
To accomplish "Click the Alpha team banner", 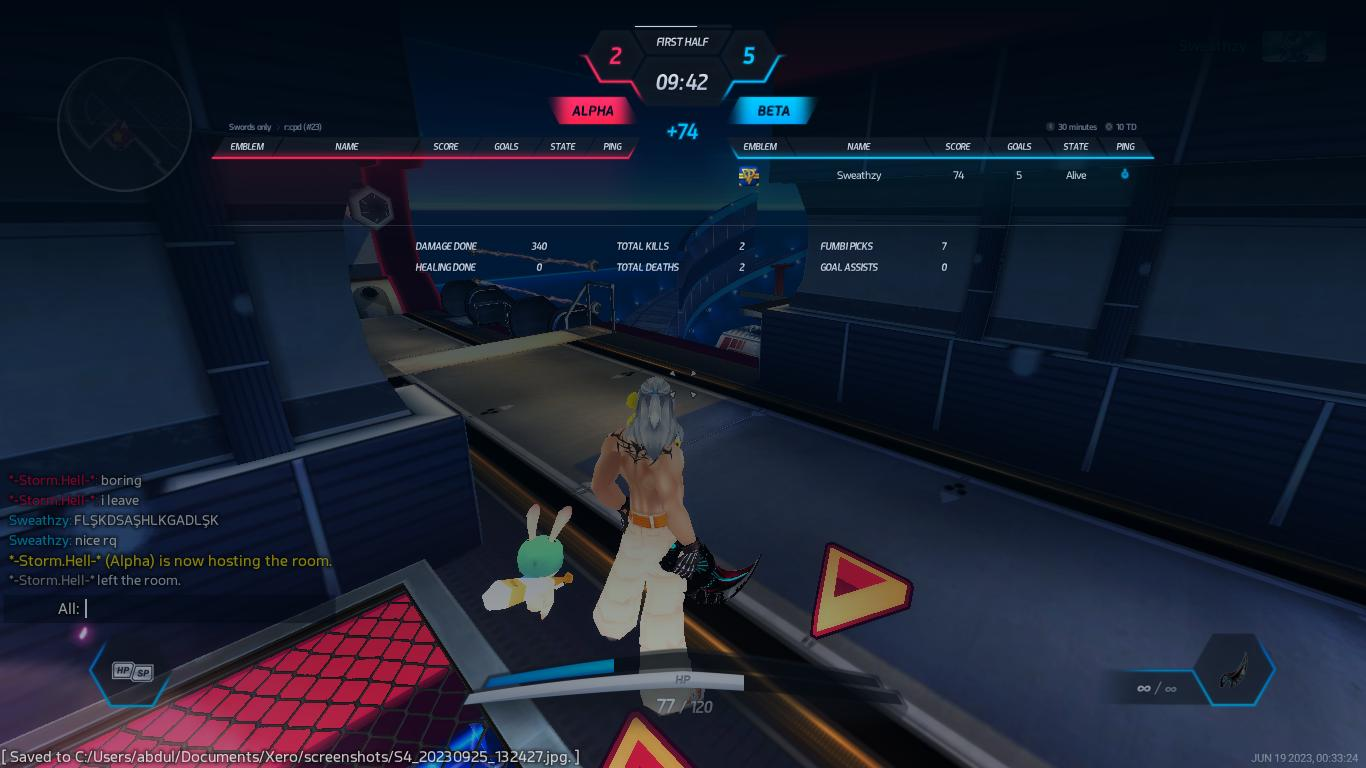I will tap(592, 111).
